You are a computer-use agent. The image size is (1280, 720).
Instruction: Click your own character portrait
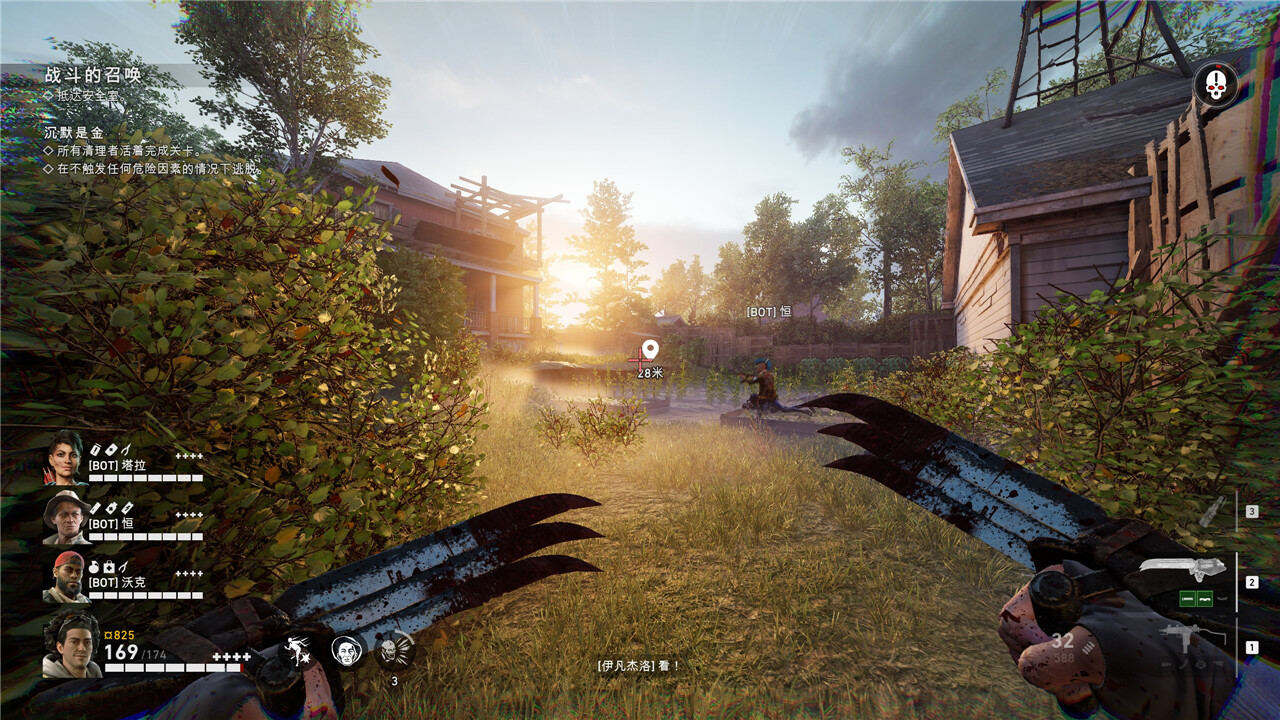[x=70, y=645]
